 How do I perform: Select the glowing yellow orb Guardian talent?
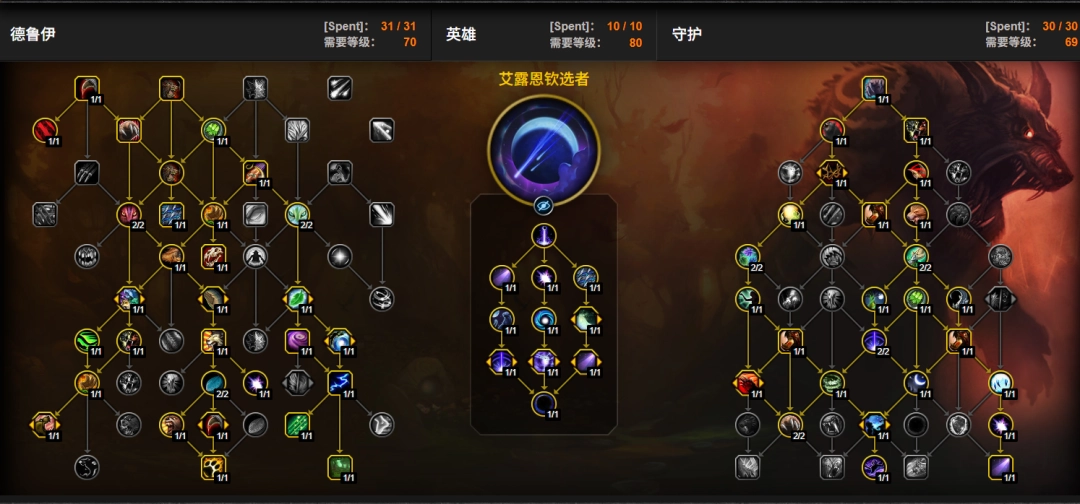tap(791, 214)
